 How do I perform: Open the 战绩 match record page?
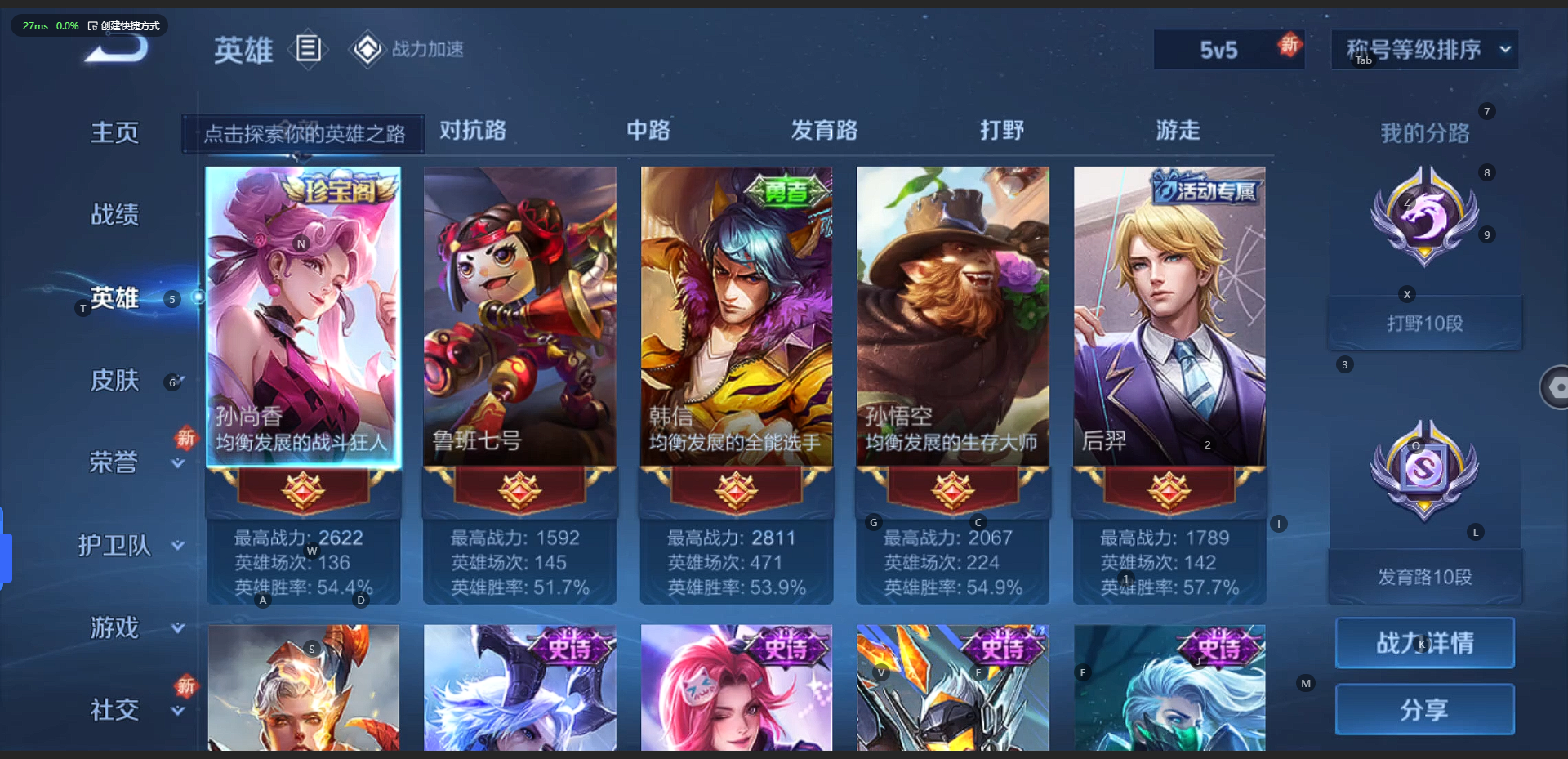pos(114,215)
